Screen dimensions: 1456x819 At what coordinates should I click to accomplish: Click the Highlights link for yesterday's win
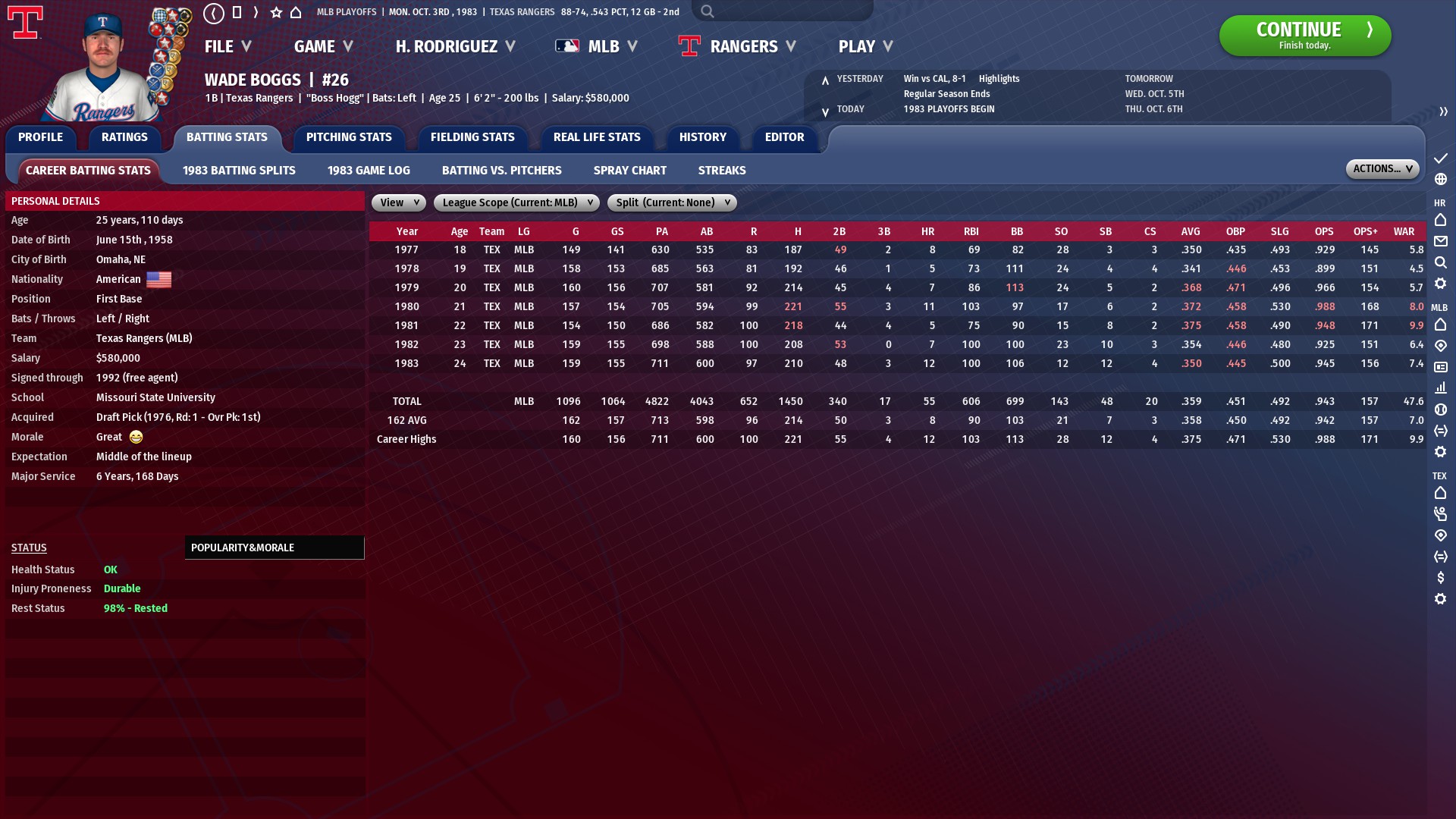pos(998,78)
